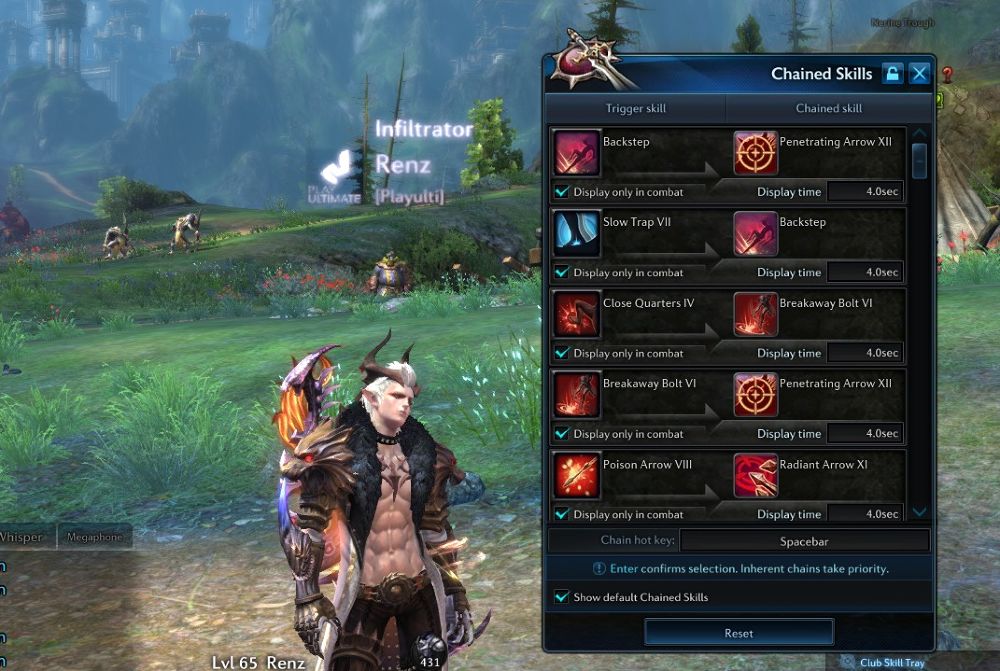1000x671 pixels.
Task: Select the Close Quarters IV trigger icon
Action: (x=577, y=314)
